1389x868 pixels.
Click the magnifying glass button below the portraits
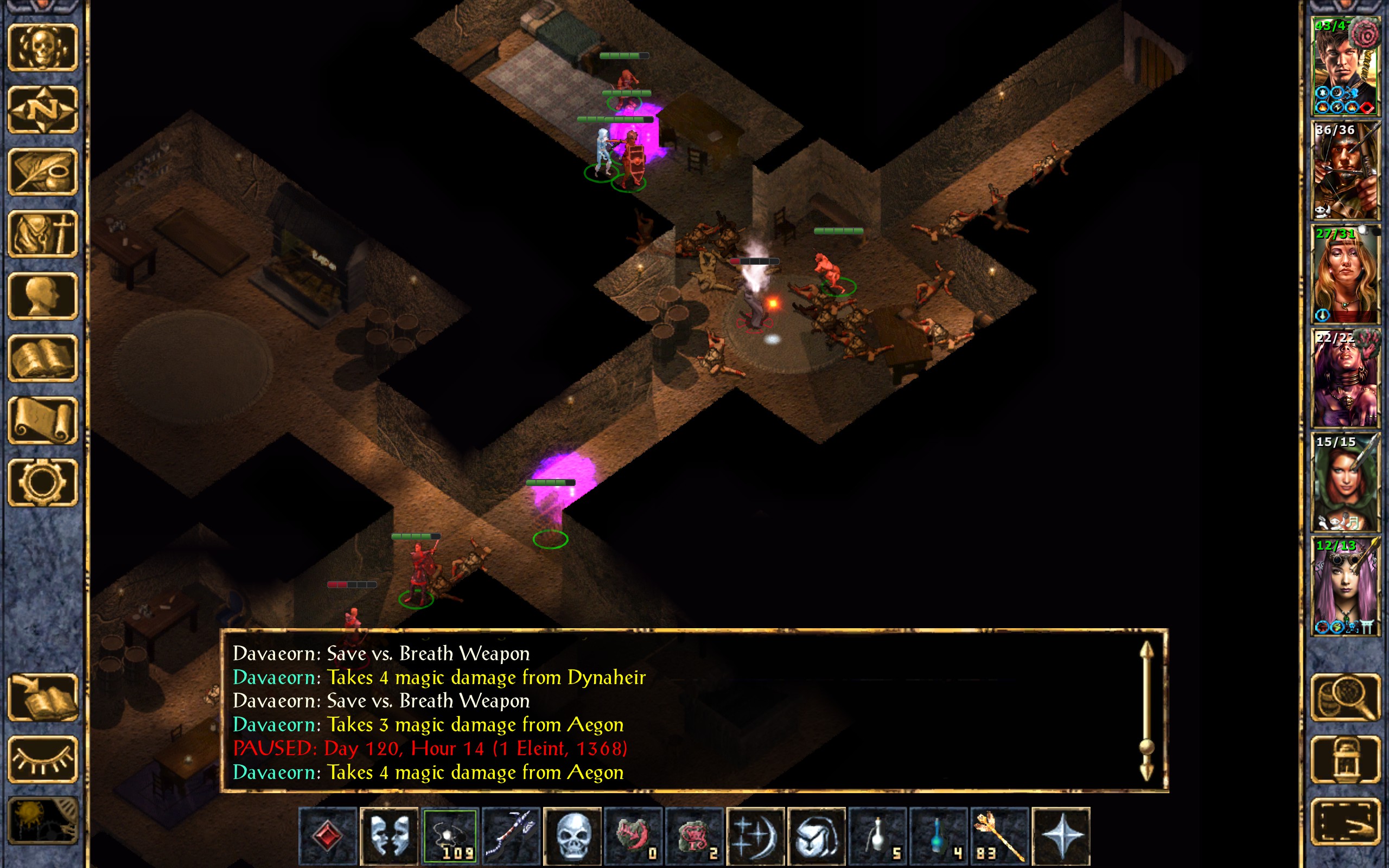tap(1345, 698)
